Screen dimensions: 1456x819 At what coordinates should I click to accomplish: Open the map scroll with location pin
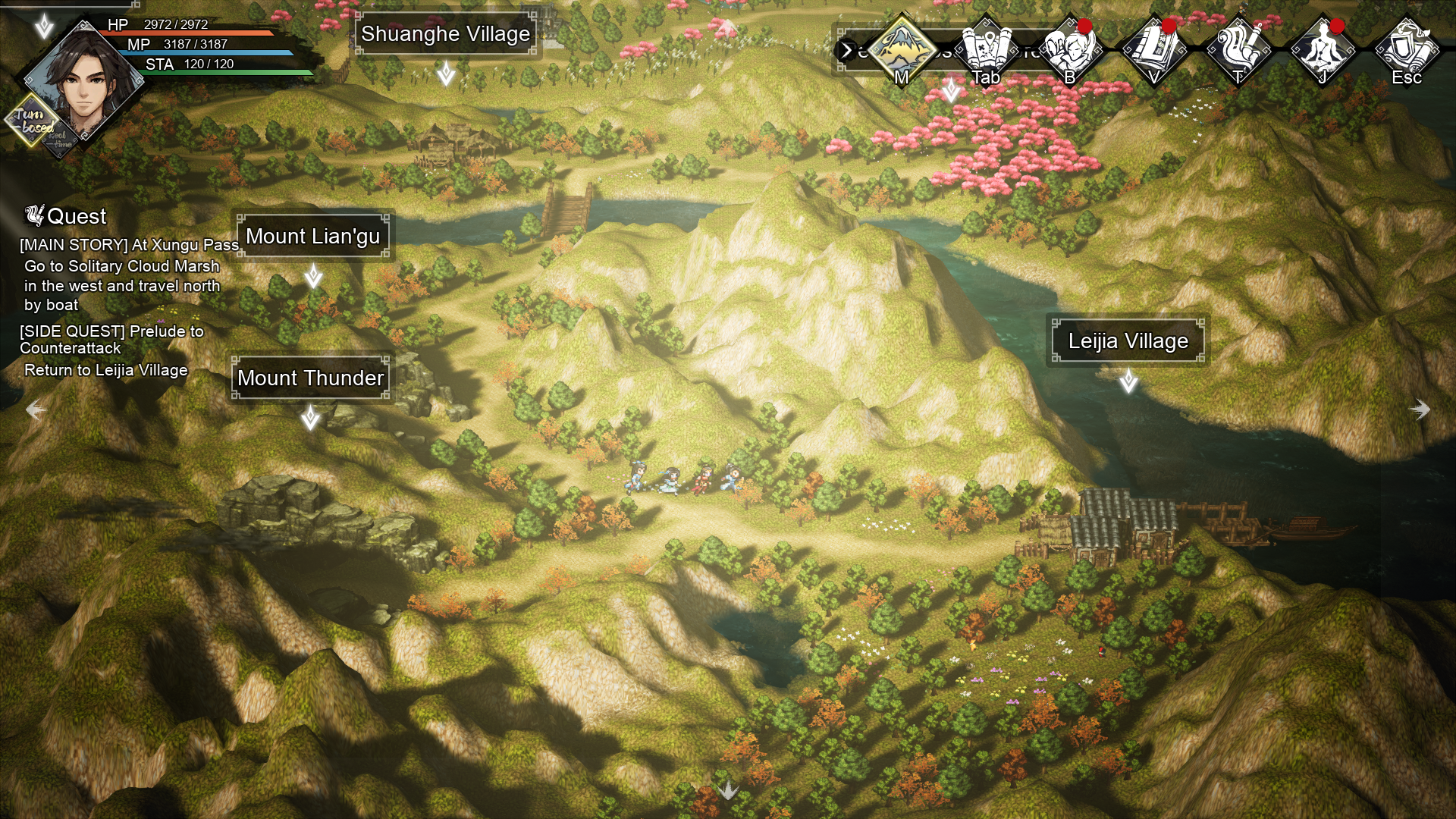pos(986,49)
